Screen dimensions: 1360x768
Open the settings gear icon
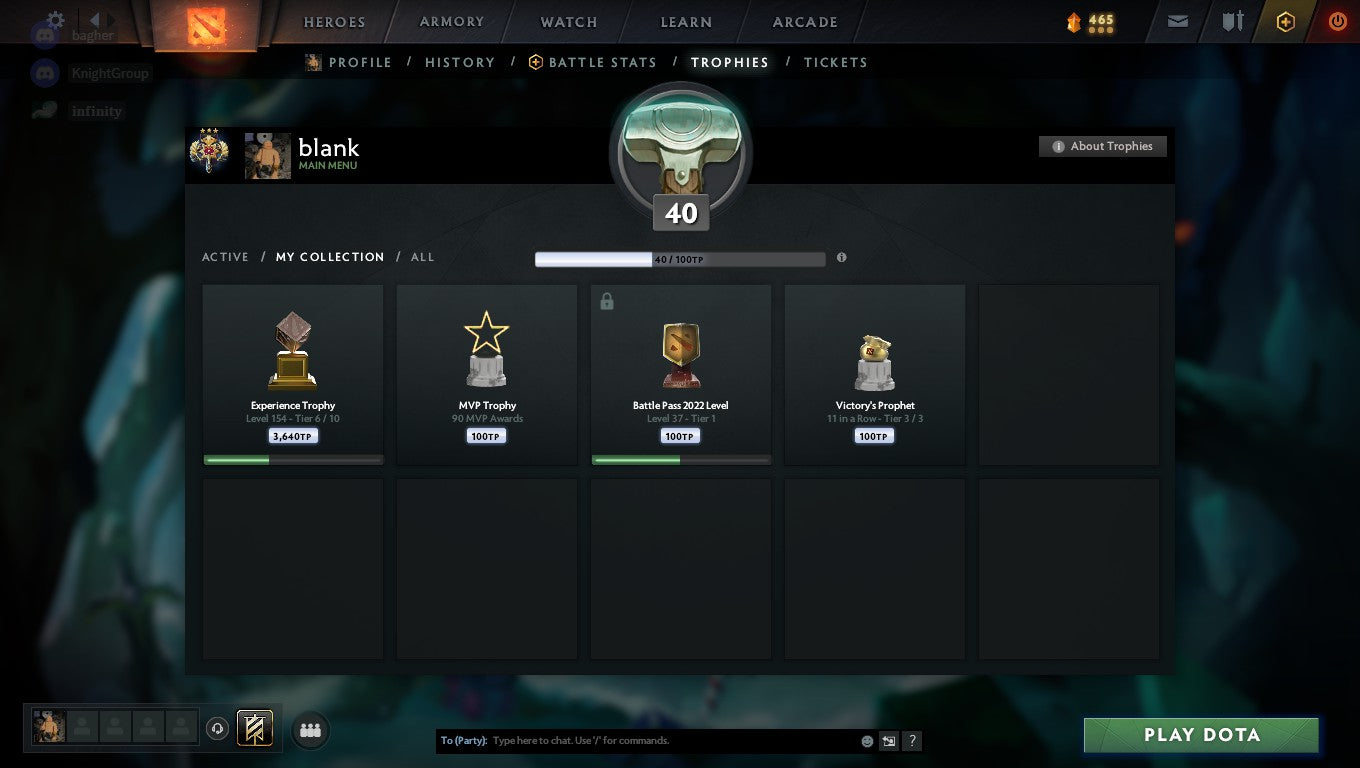pyautogui.click(x=54, y=17)
